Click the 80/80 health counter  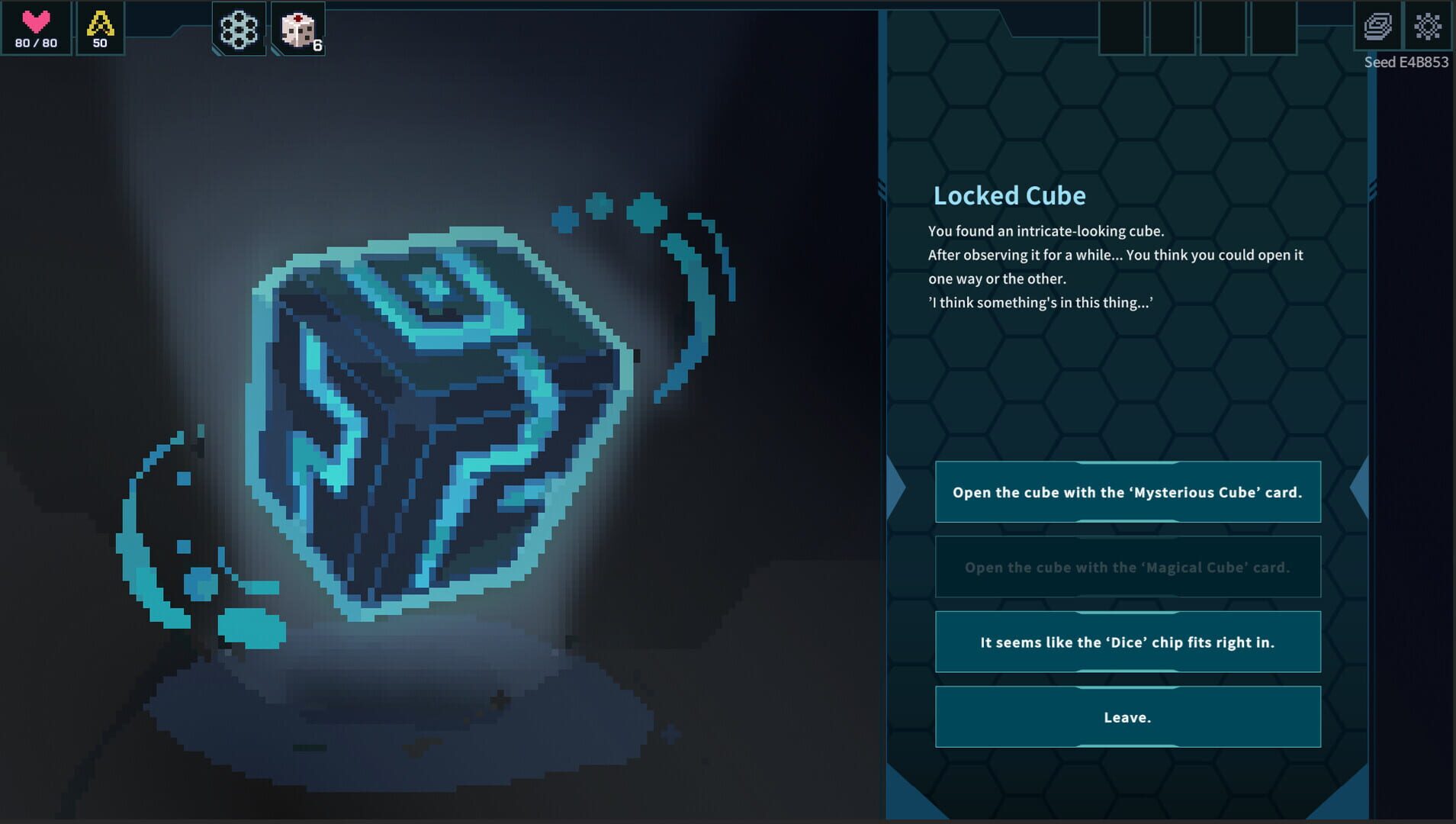tap(34, 43)
